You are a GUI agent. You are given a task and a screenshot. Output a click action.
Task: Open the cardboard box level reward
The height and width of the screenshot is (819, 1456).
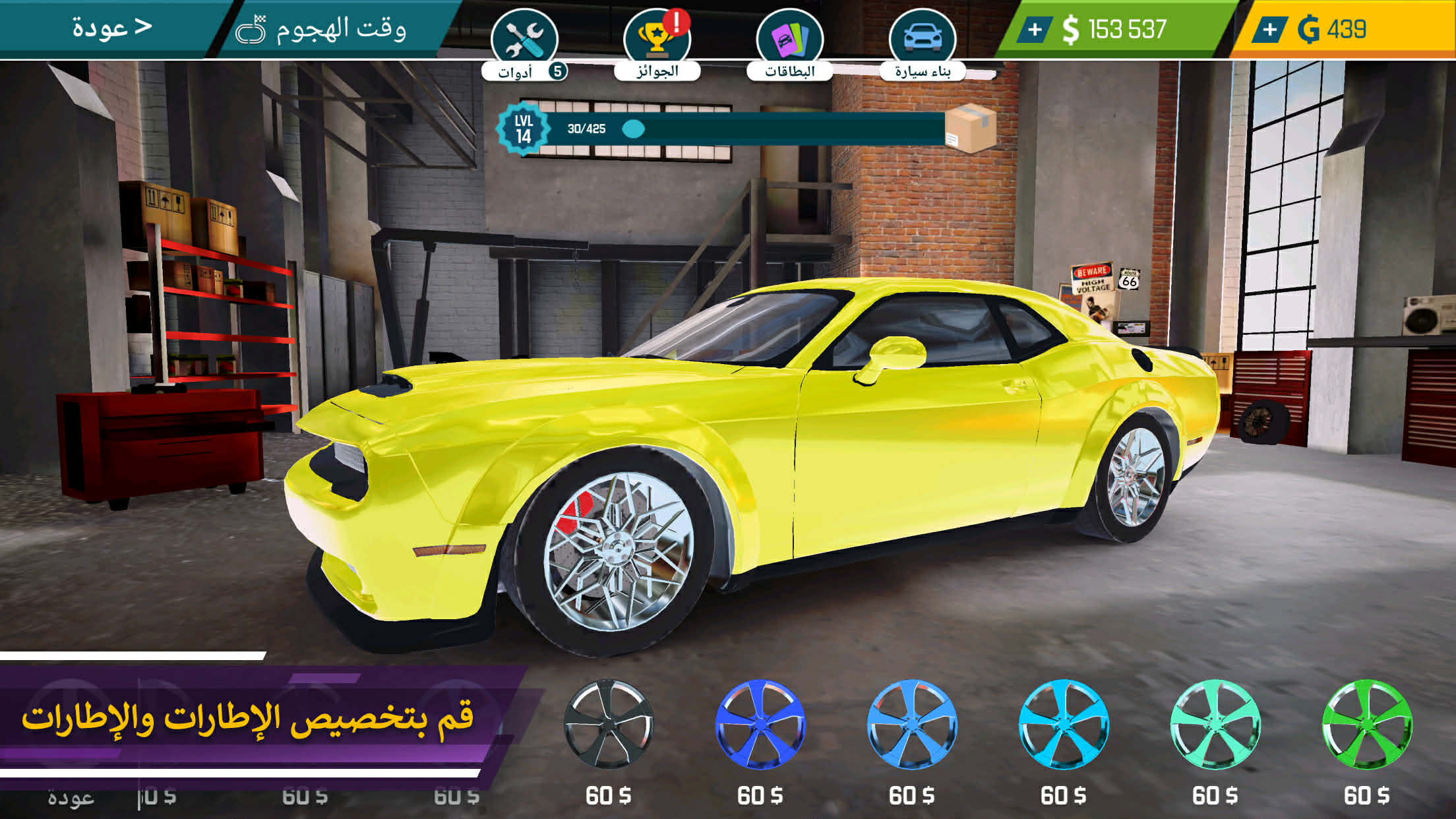point(970,128)
